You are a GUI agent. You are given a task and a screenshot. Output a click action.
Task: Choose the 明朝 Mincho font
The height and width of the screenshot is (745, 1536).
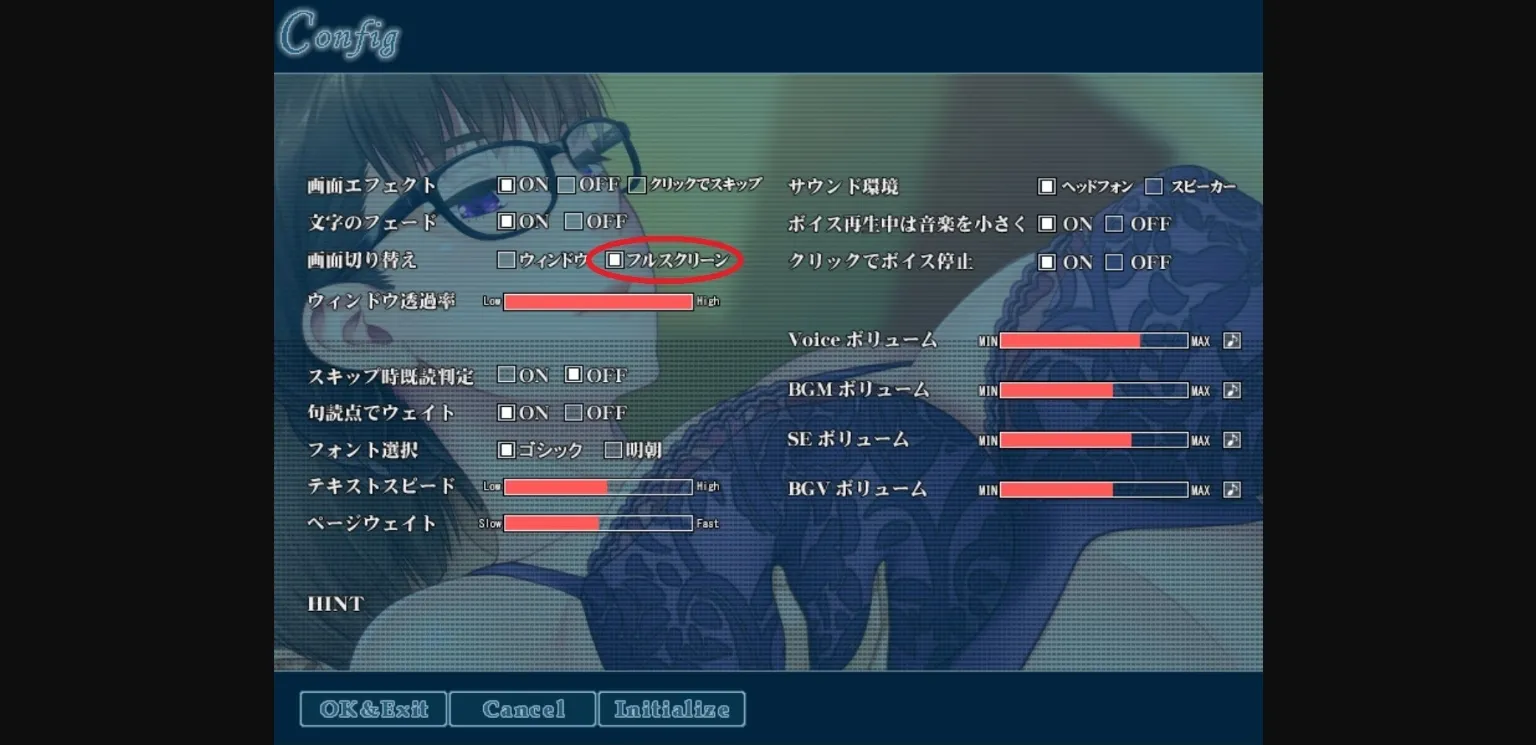click(x=613, y=450)
